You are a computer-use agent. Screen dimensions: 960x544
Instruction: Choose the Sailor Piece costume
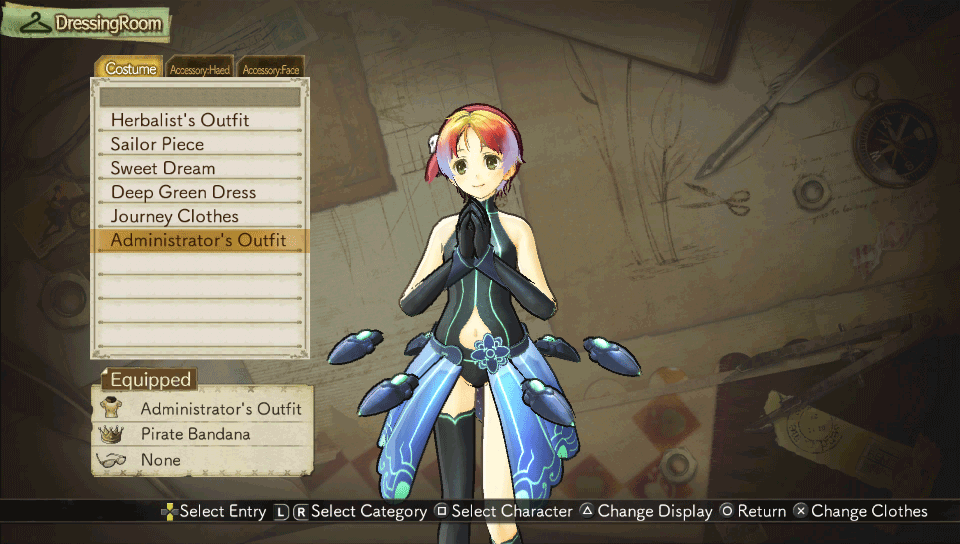157,144
